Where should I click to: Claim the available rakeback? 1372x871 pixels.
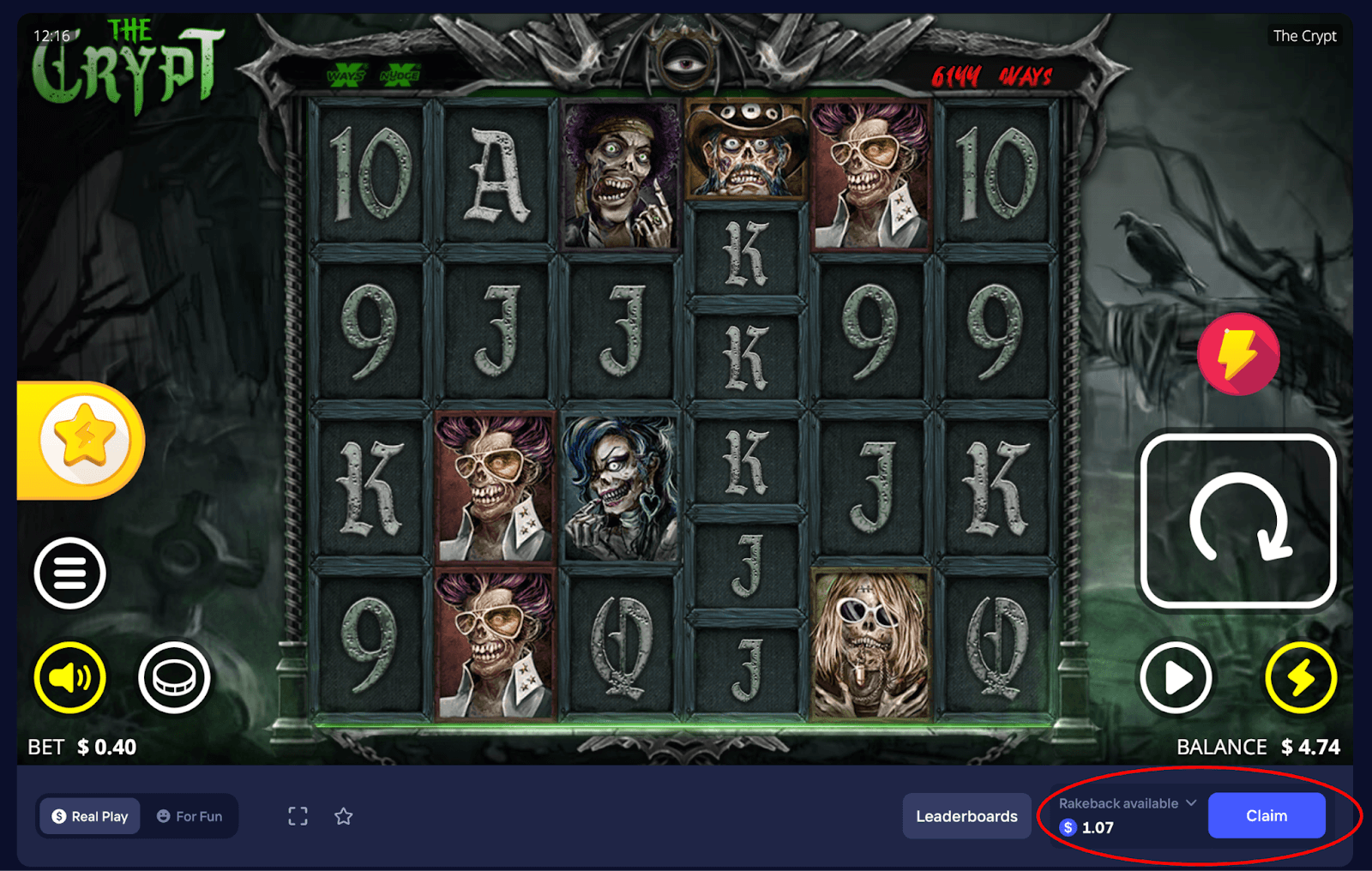click(1266, 815)
